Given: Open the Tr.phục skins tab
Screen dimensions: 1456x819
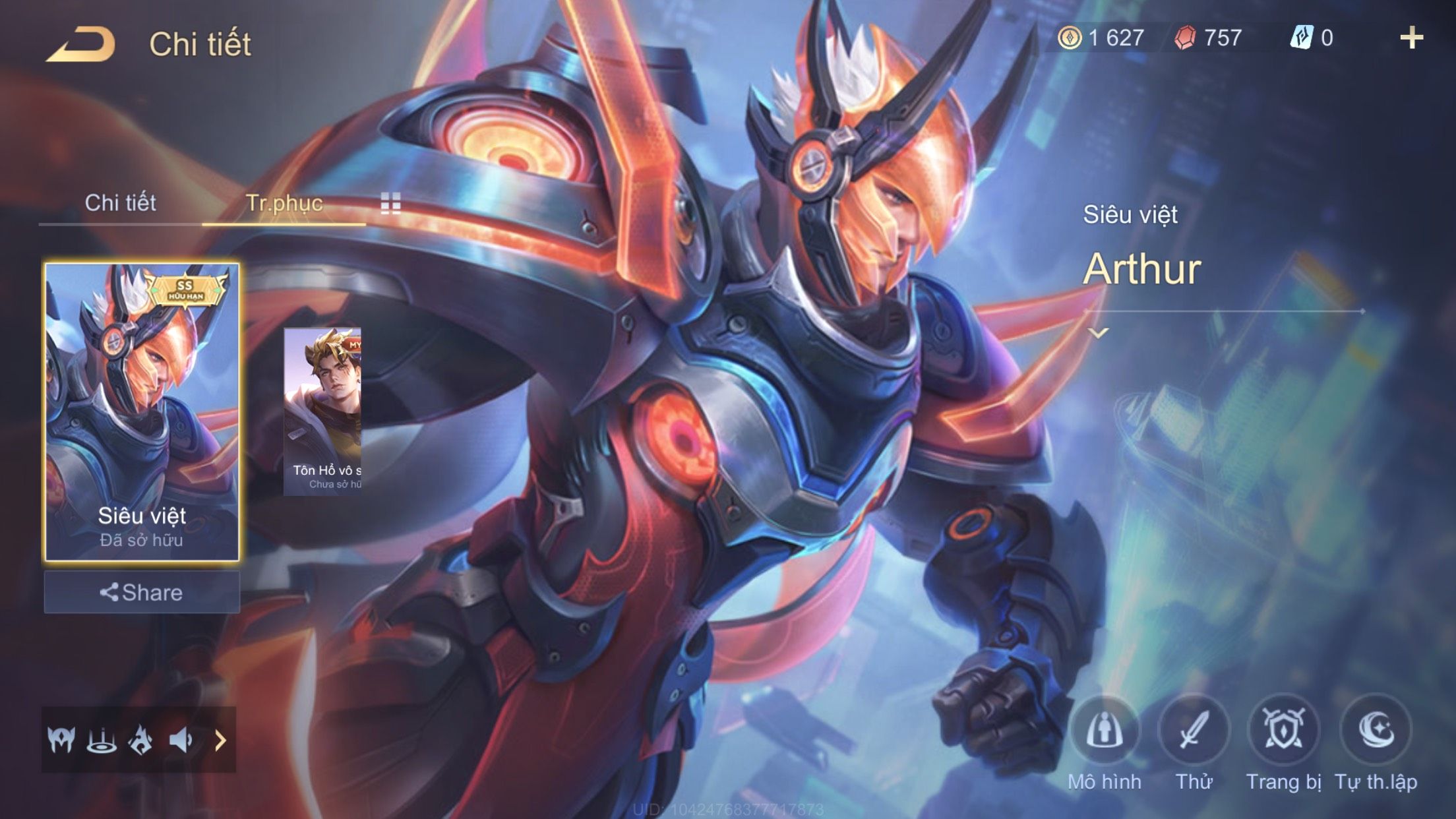Looking at the screenshot, I should click(x=284, y=202).
